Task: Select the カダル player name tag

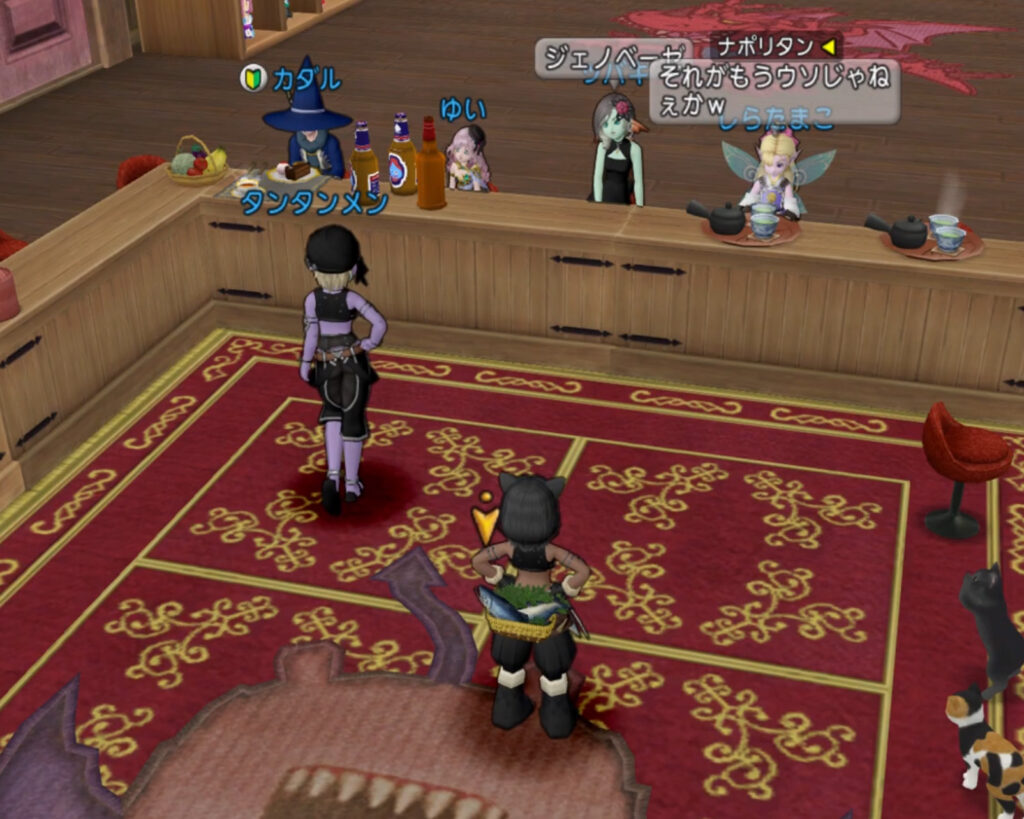Action: 308,79
